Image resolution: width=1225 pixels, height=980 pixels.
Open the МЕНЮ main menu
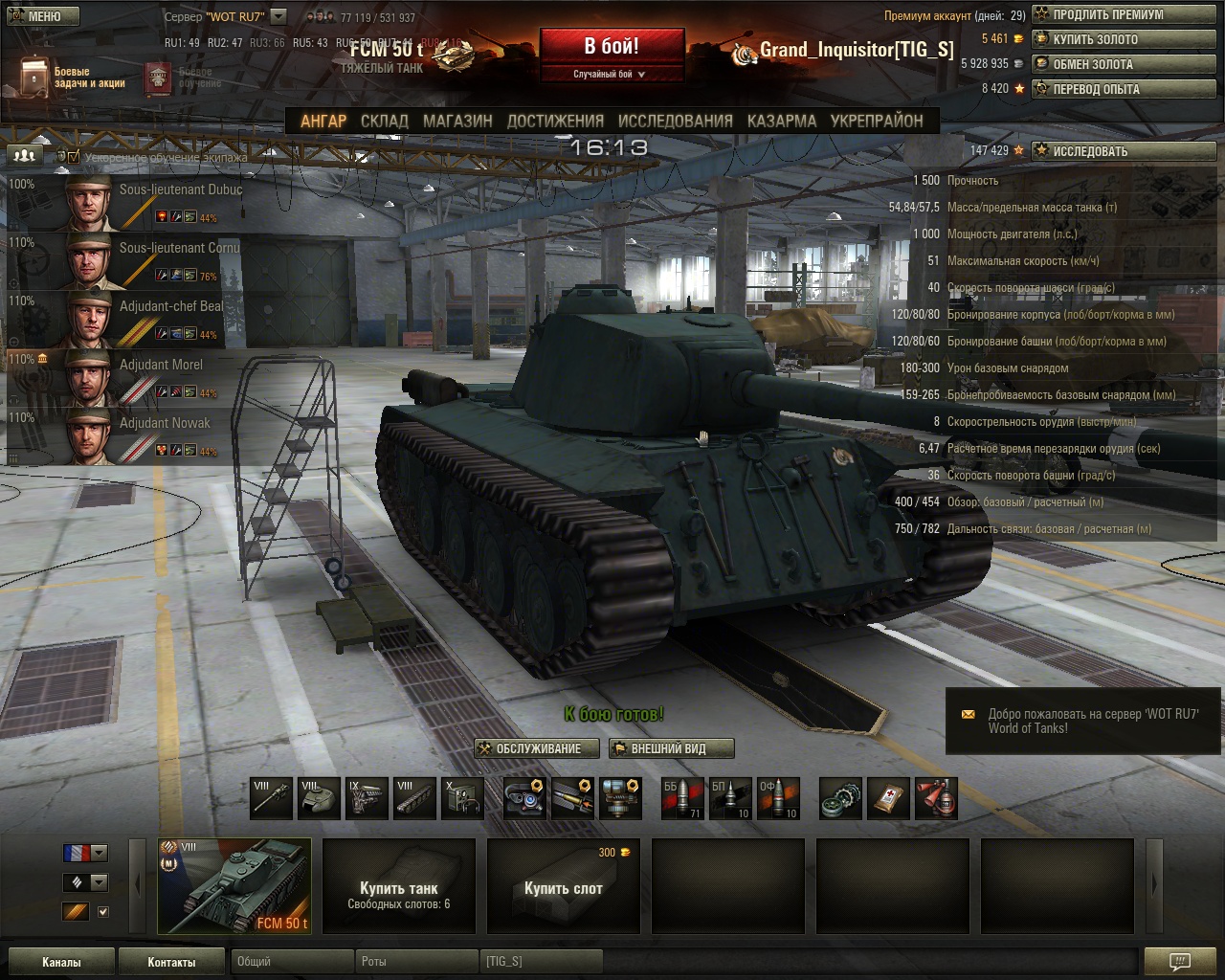click(x=39, y=16)
